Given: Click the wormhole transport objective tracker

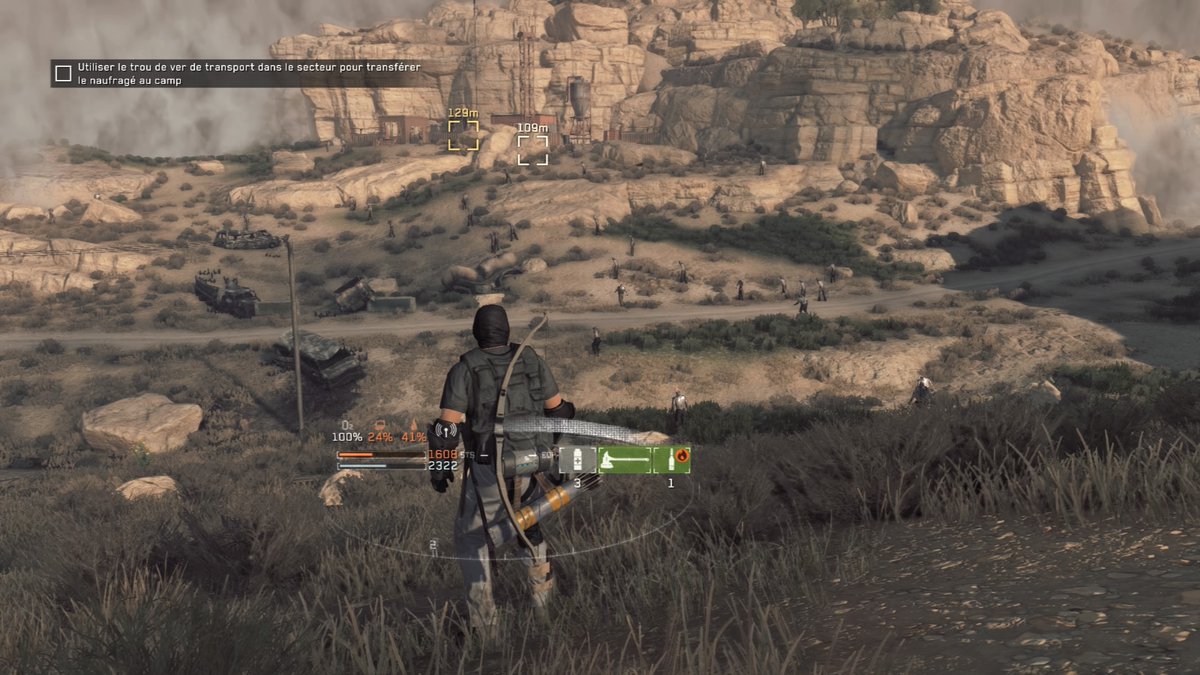Looking at the screenshot, I should tap(248, 73).
